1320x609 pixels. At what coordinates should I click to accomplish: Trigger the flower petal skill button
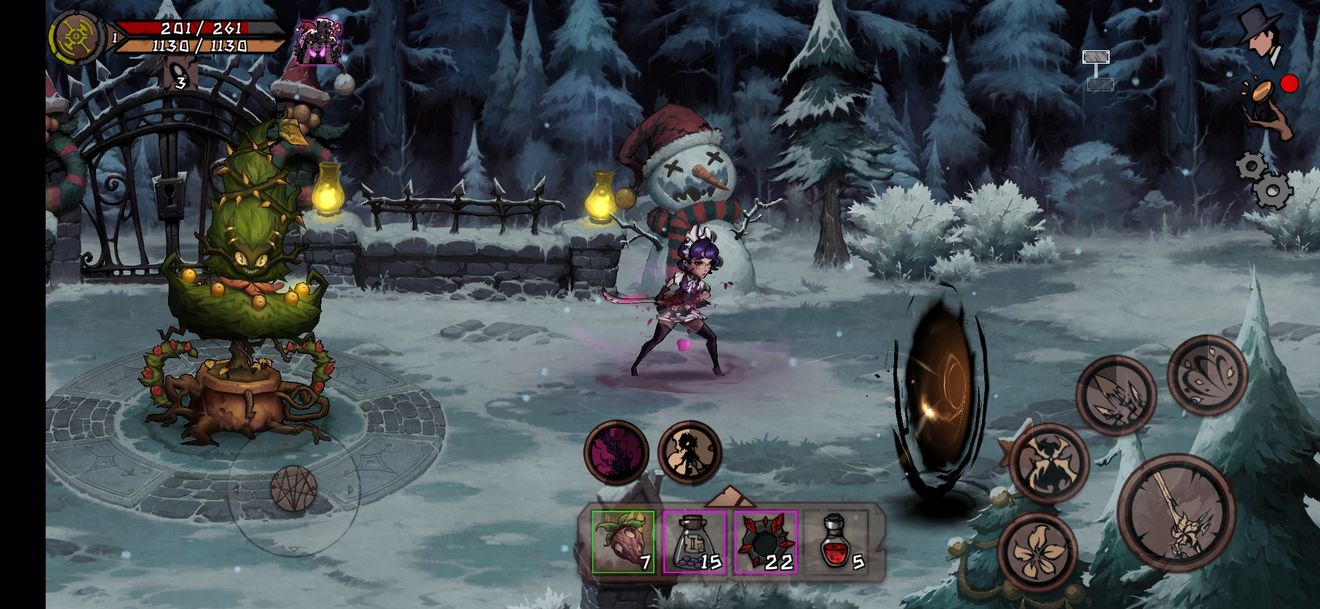[x=1037, y=552]
